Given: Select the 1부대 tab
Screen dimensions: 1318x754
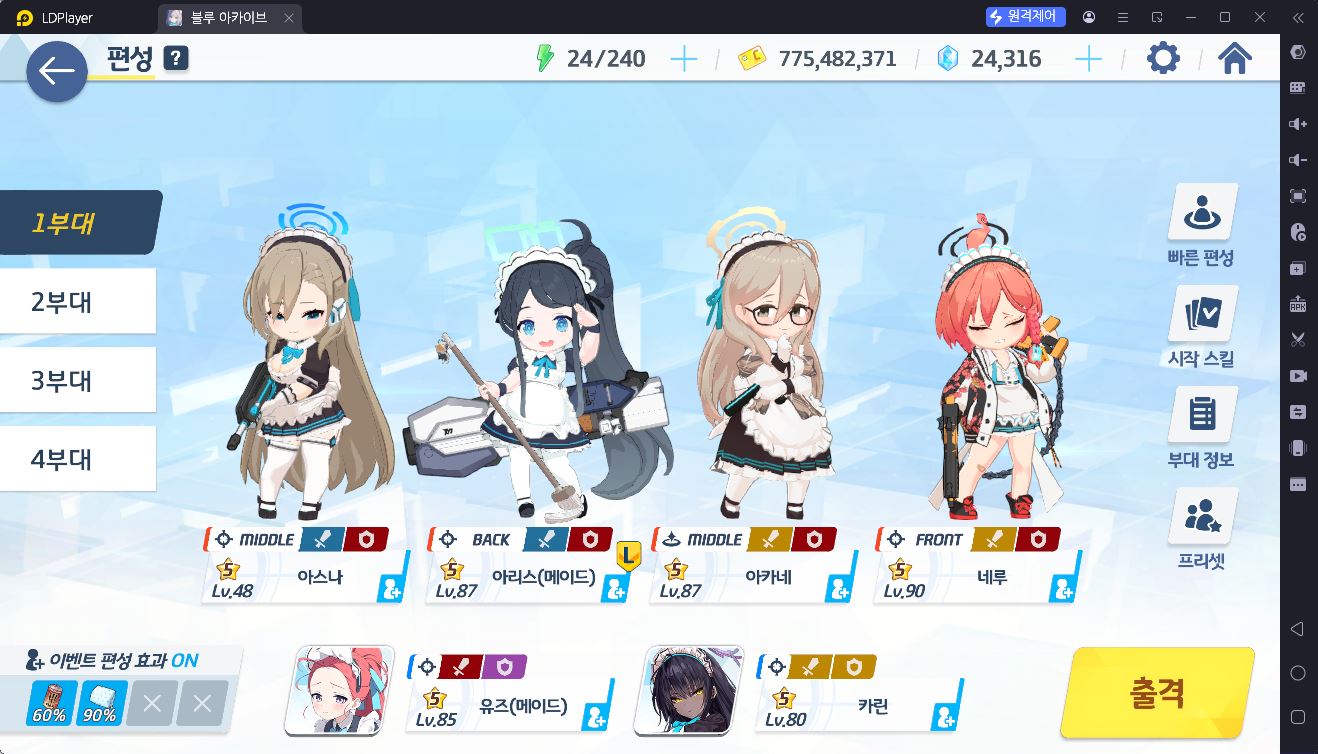Looking at the screenshot, I should 78,222.
